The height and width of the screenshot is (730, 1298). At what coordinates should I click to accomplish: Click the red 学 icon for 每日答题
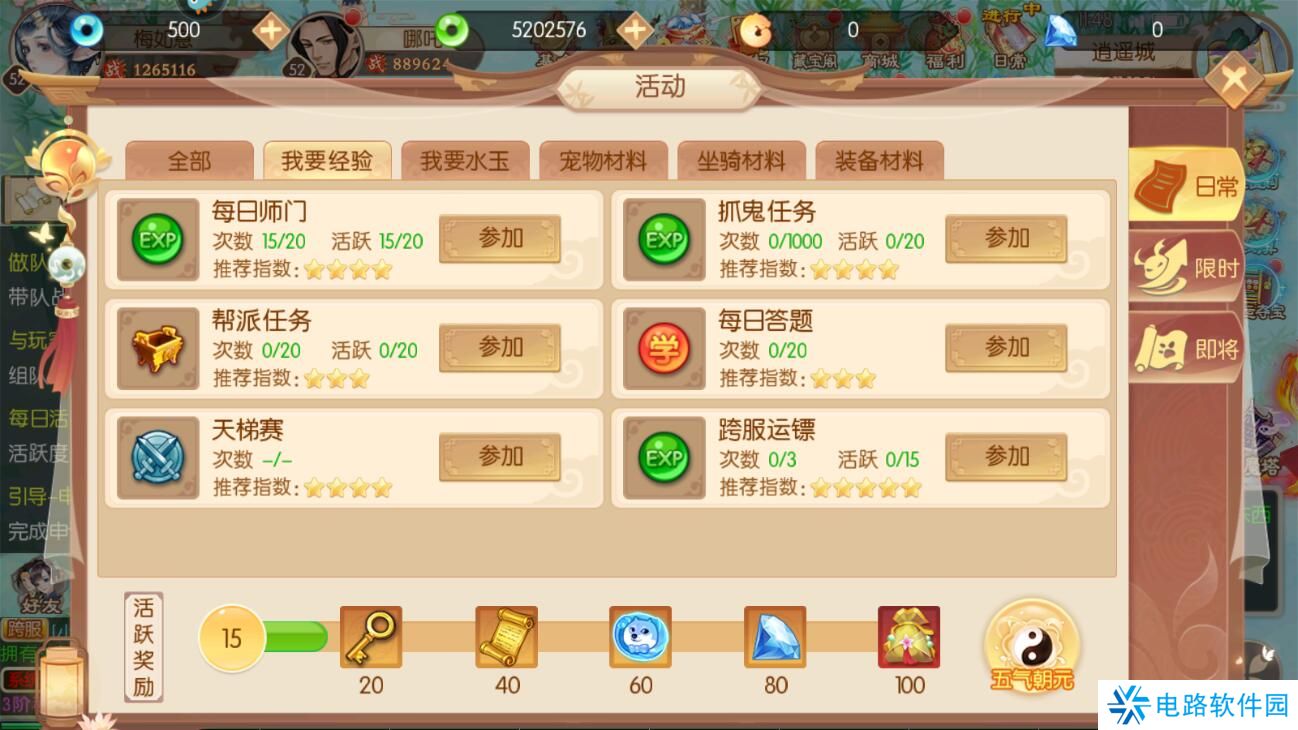(664, 348)
